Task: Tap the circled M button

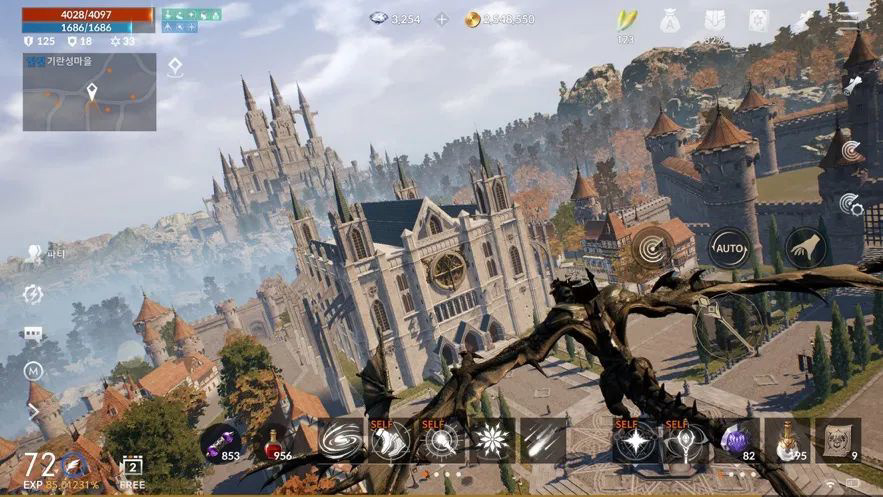Action: click(33, 372)
